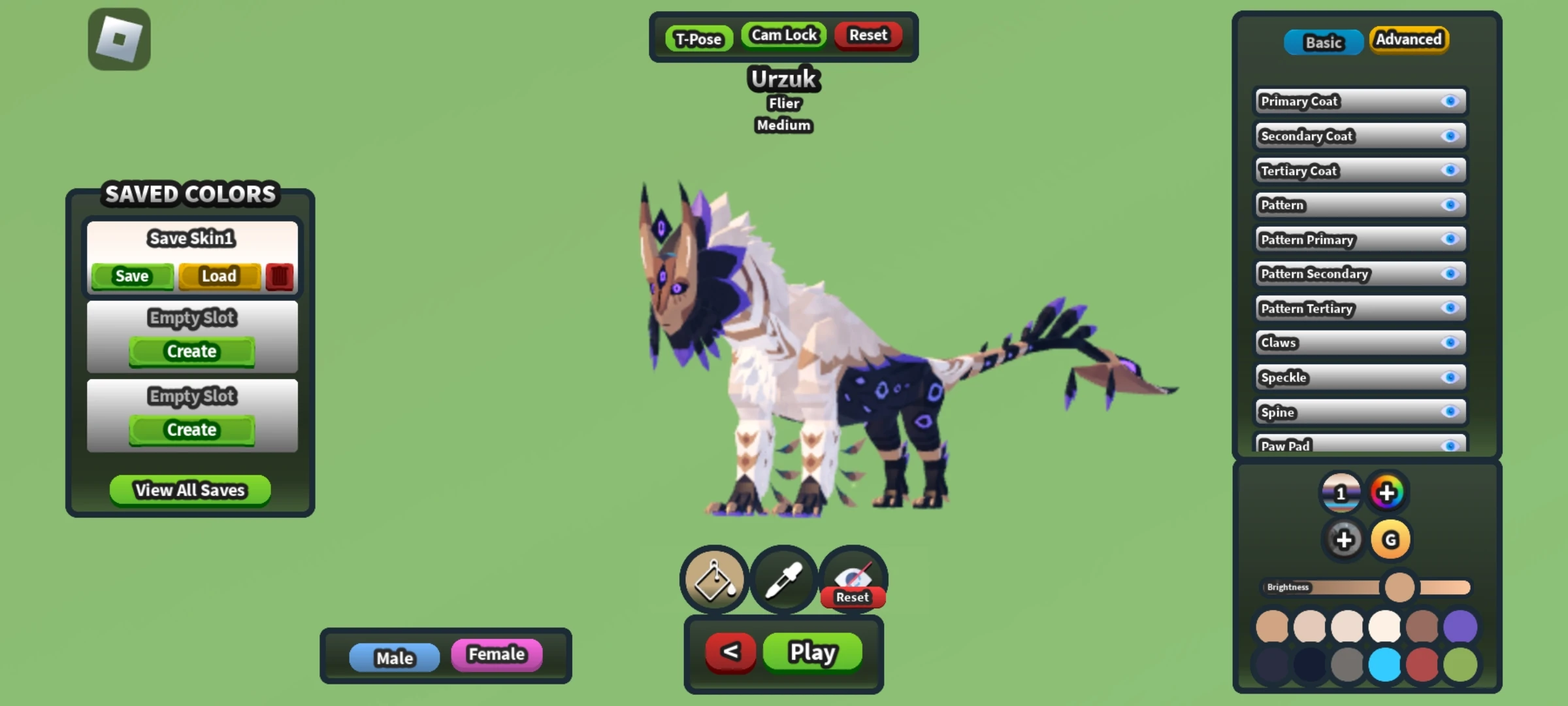Toggle visibility of the Primary Coat
The height and width of the screenshot is (706, 1568).
[1452, 101]
